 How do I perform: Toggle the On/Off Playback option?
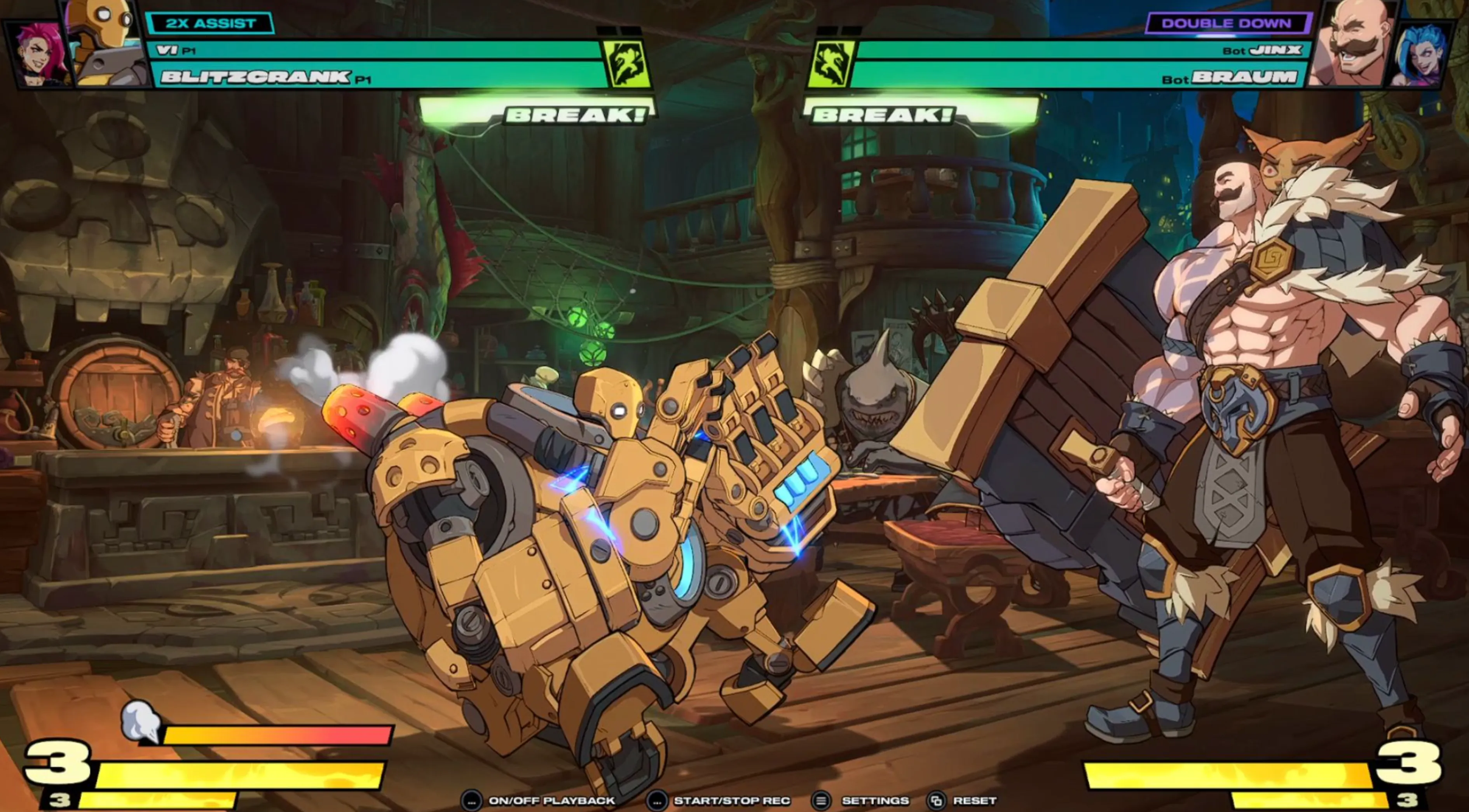[x=539, y=801]
